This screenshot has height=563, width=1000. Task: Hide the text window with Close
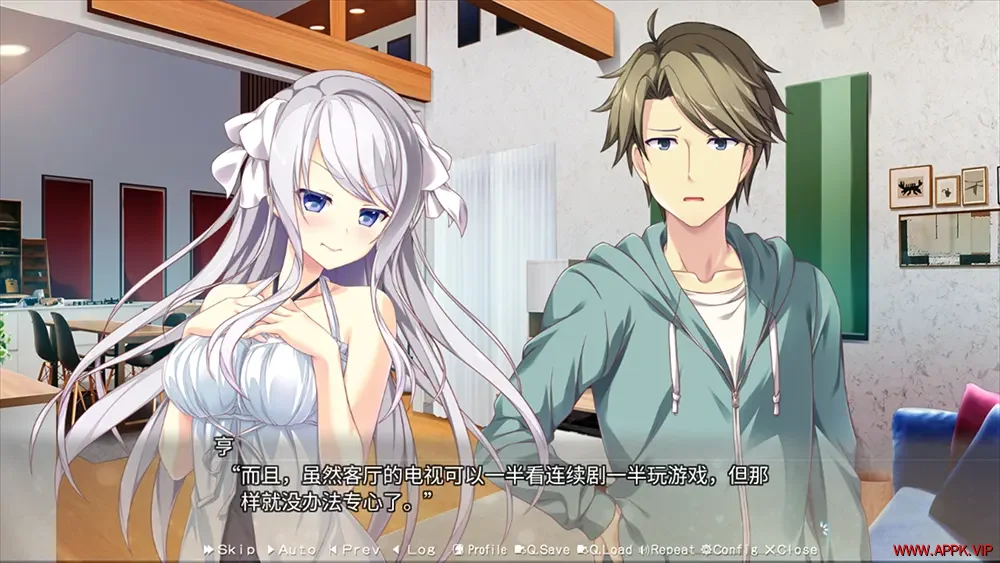(791, 550)
